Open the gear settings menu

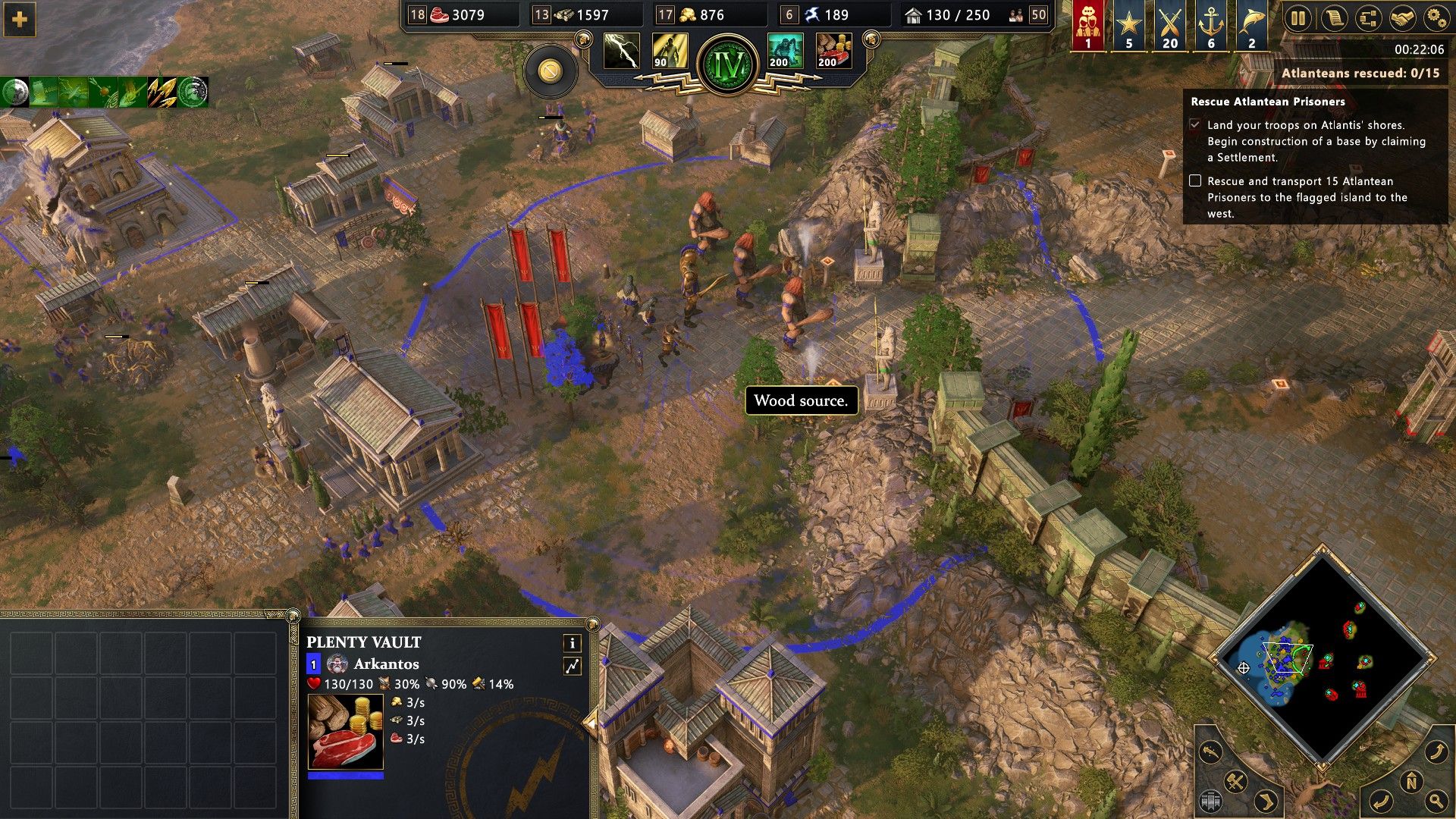click(1436, 18)
